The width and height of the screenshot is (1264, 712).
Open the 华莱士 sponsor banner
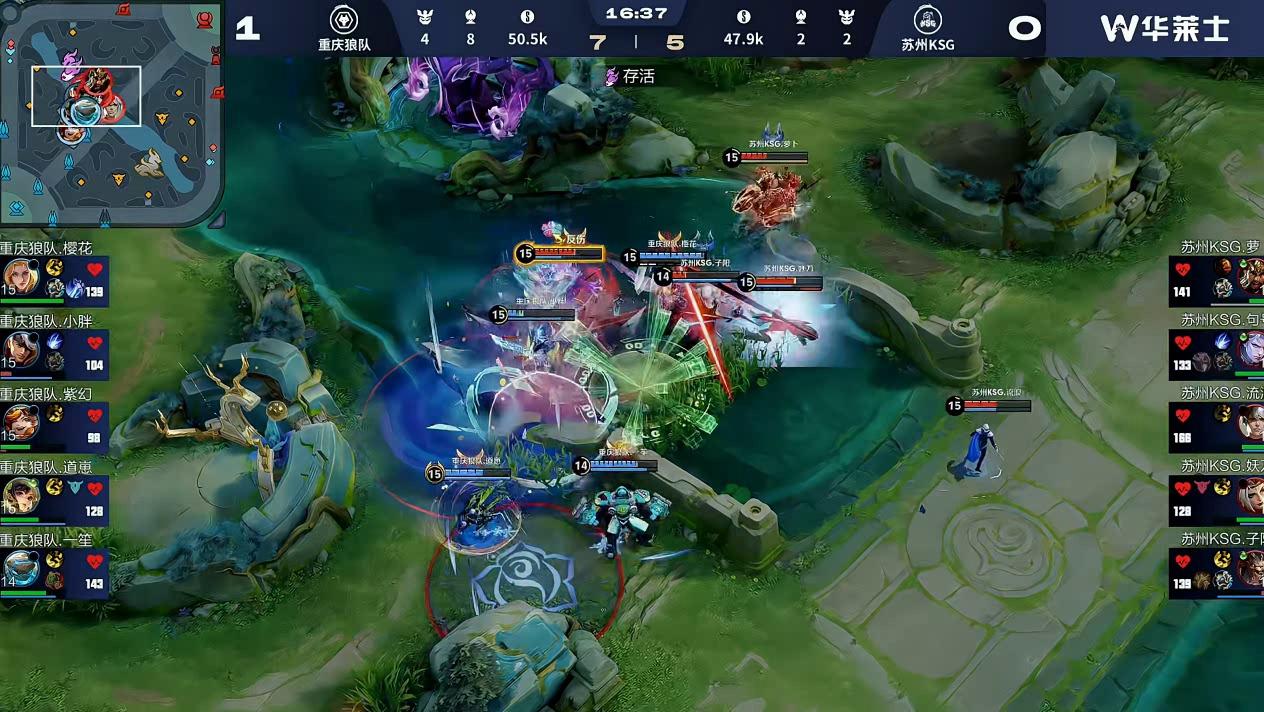point(1164,28)
